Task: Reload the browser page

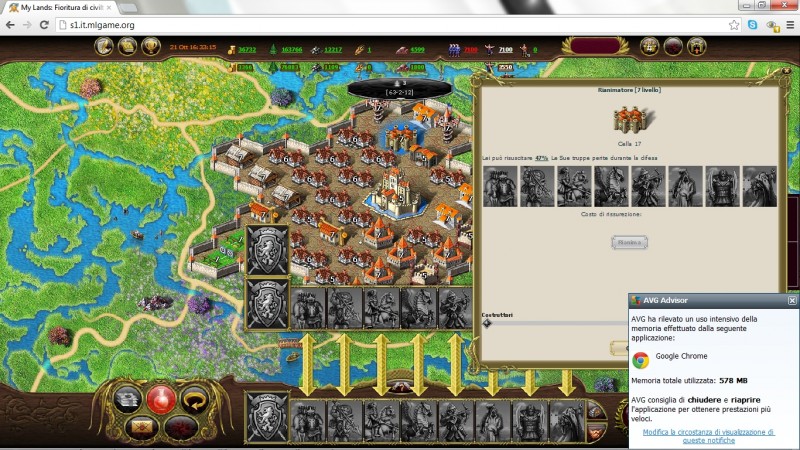Action: (x=44, y=24)
